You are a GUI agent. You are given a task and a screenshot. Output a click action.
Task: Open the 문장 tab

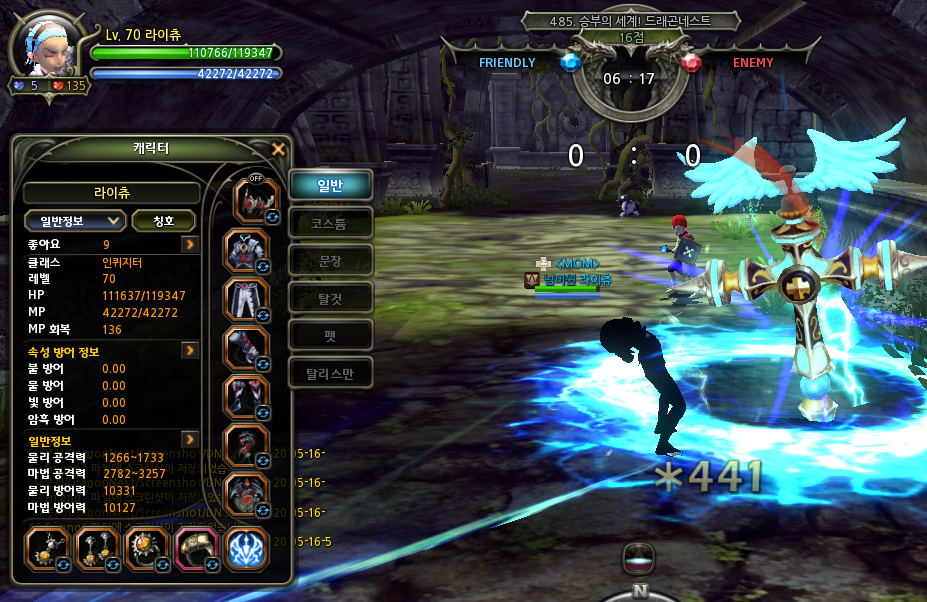(330, 259)
